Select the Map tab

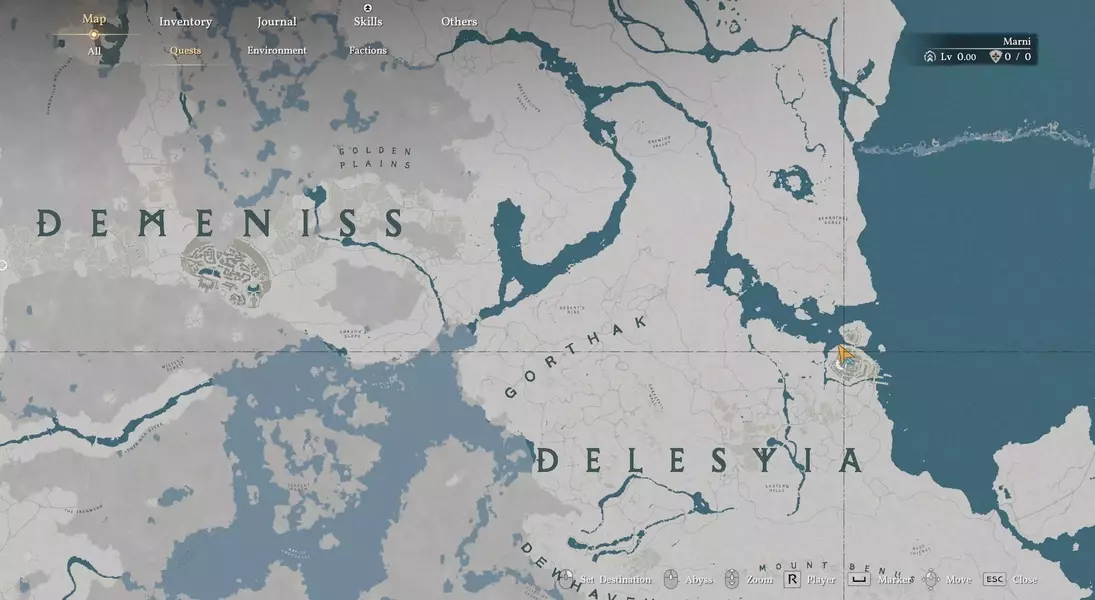click(94, 19)
